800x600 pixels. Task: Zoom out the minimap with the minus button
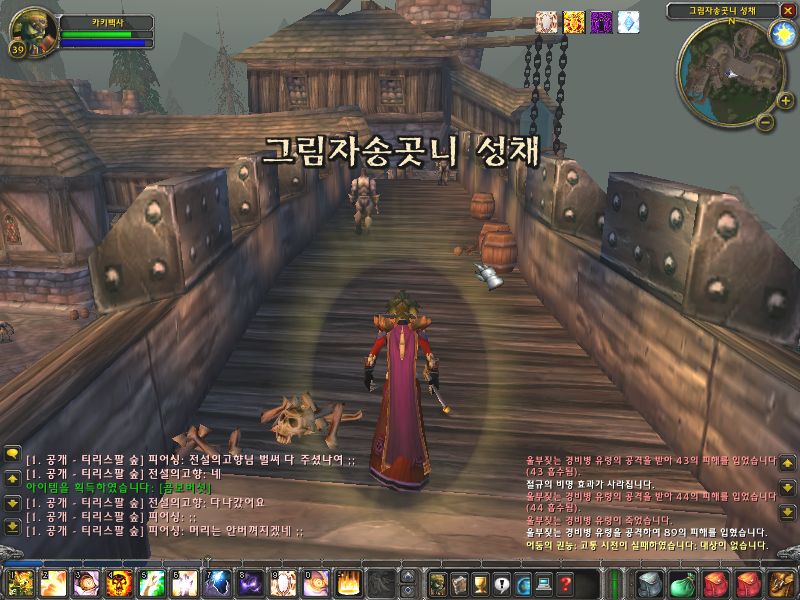(764, 122)
